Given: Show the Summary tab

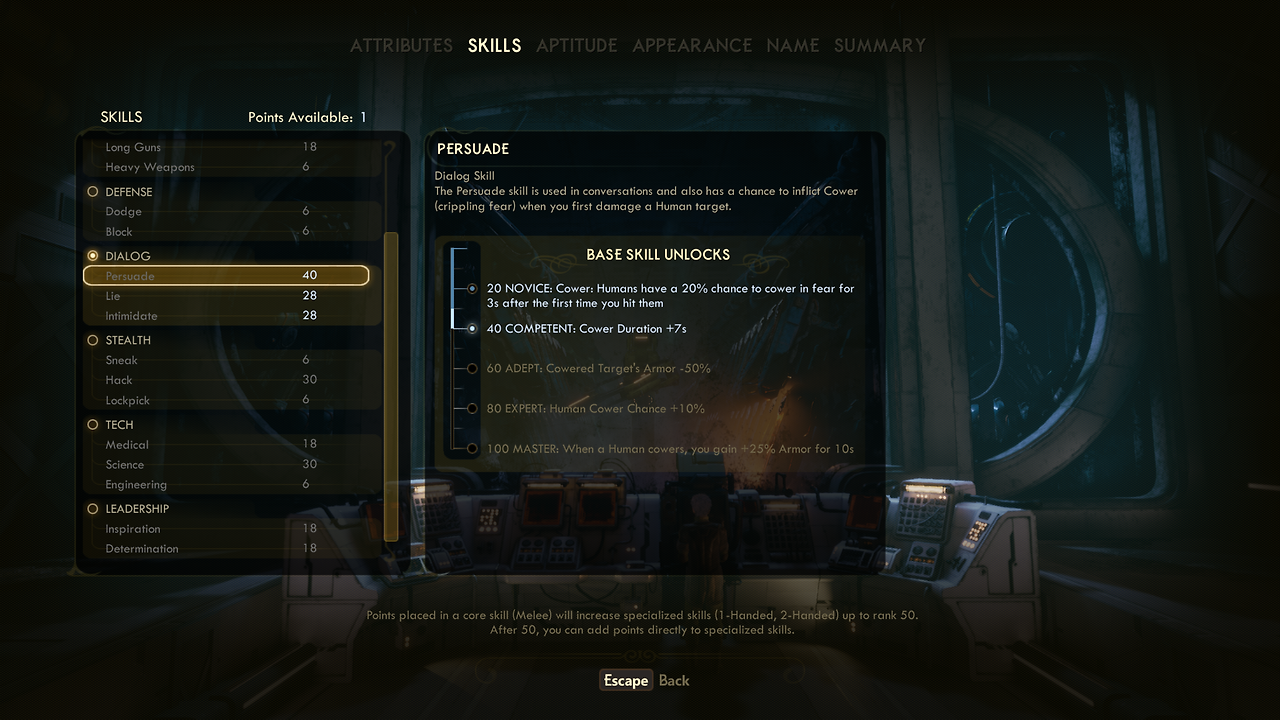Looking at the screenshot, I should point(880,46).
